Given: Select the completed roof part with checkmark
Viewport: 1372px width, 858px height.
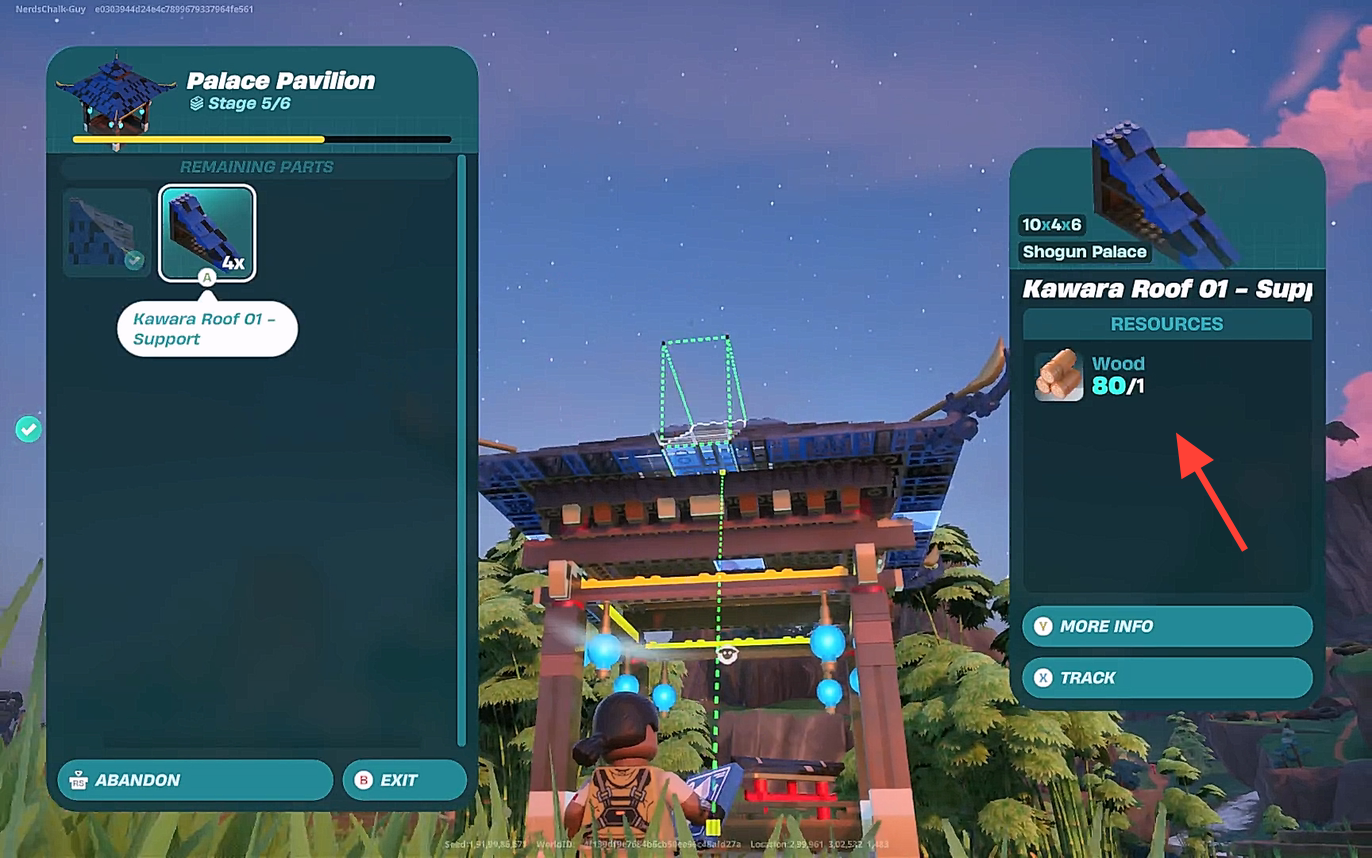Looking at the screenshot, I should pos(107,233).
